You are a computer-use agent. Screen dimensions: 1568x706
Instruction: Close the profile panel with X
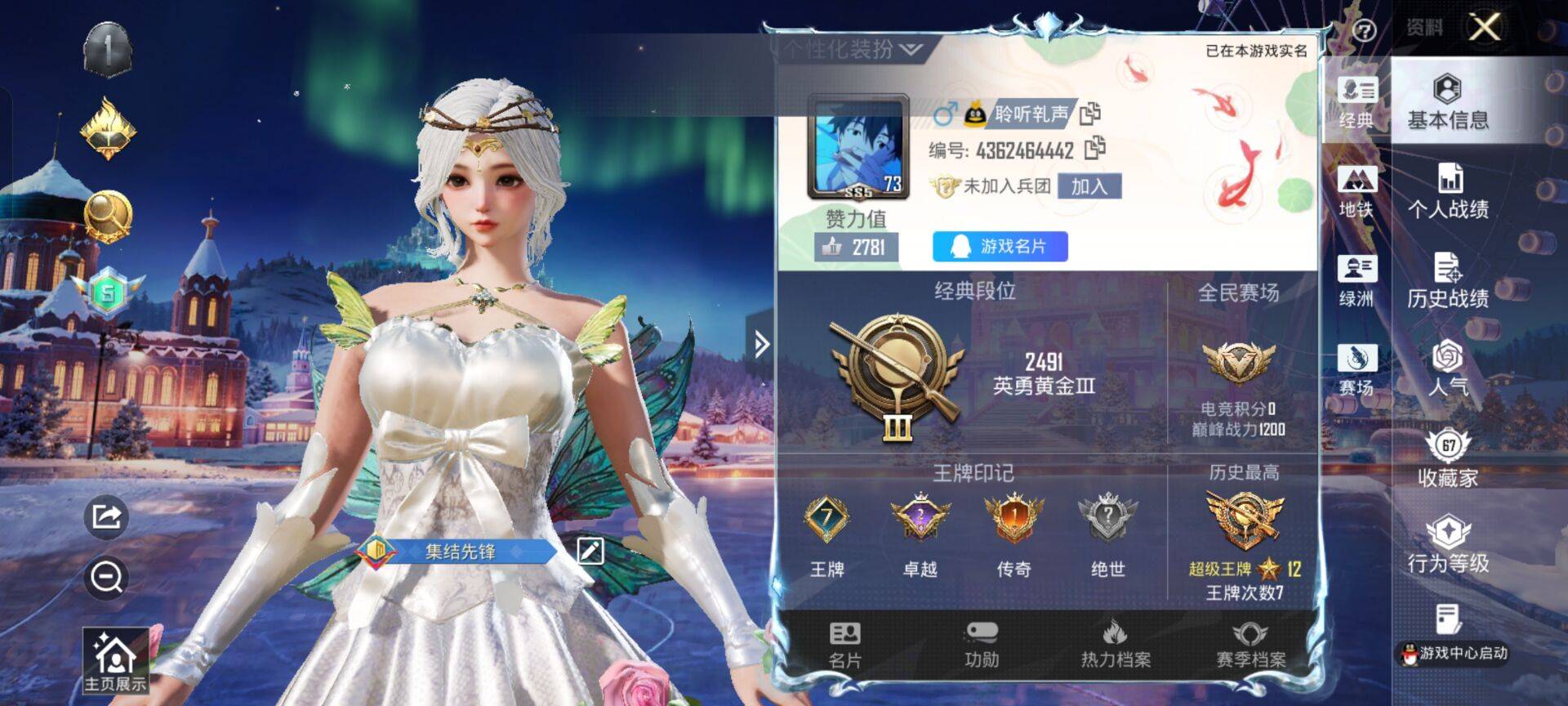[x=1484, y=28]
